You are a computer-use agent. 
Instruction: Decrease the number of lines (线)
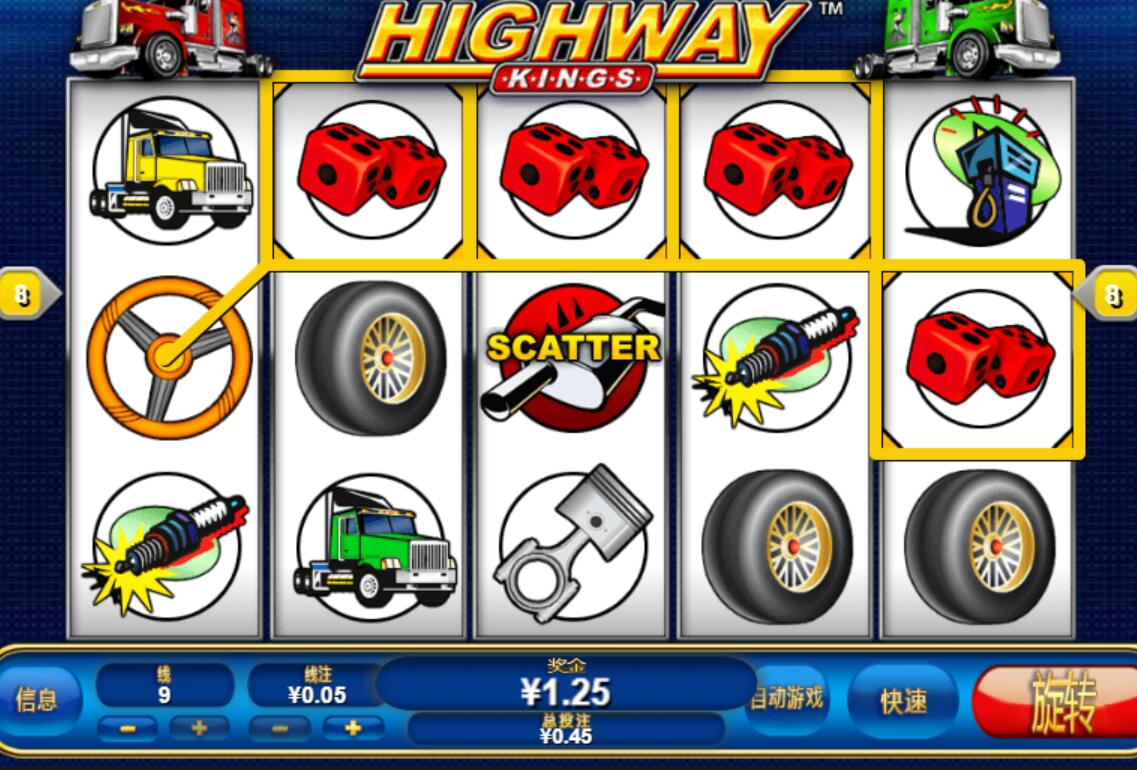(x=128, y=729)
